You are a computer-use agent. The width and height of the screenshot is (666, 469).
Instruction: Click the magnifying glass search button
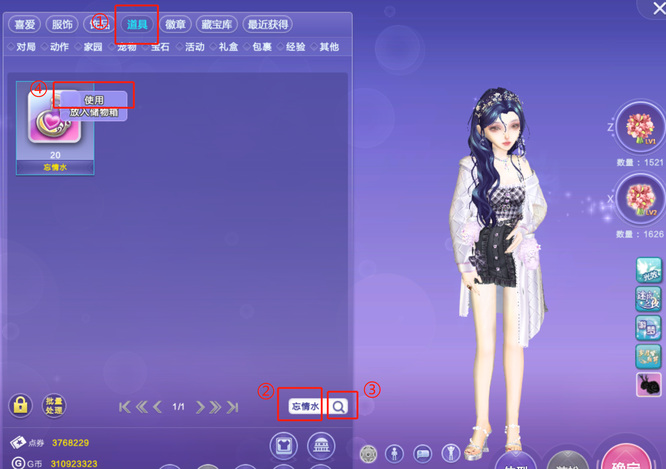341,406
